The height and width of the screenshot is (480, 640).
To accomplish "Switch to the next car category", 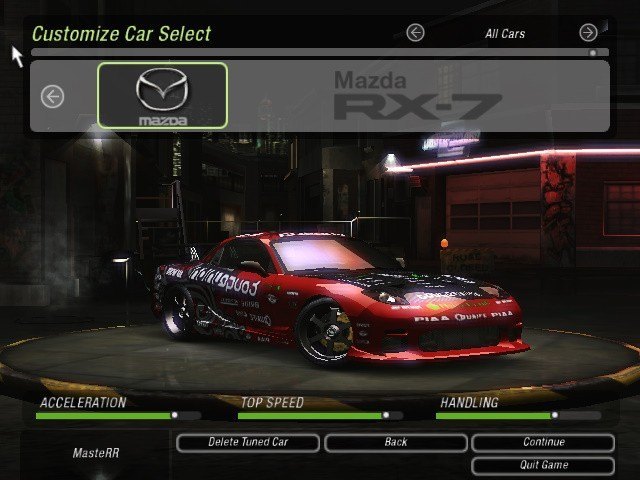I will (588, 33).
